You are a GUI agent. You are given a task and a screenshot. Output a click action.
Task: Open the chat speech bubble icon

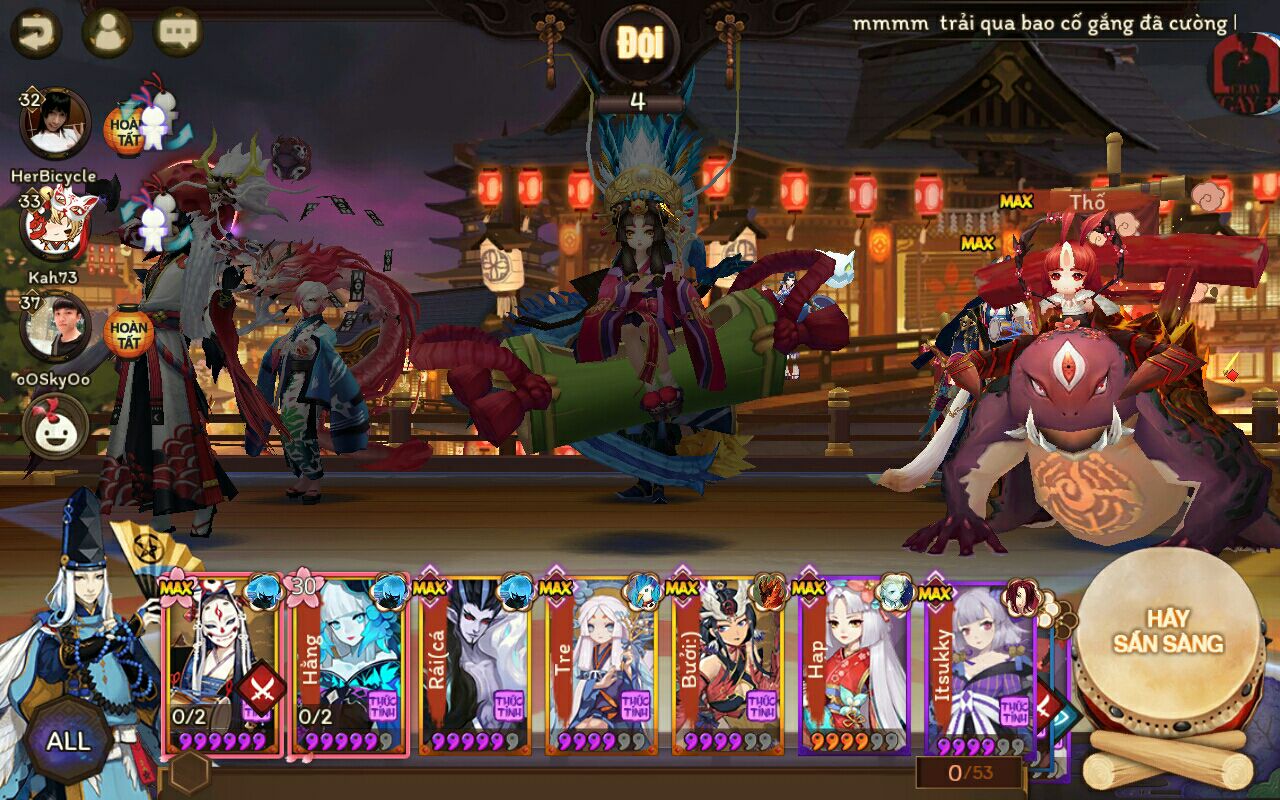pyautogui.click(x=179, y=33)
